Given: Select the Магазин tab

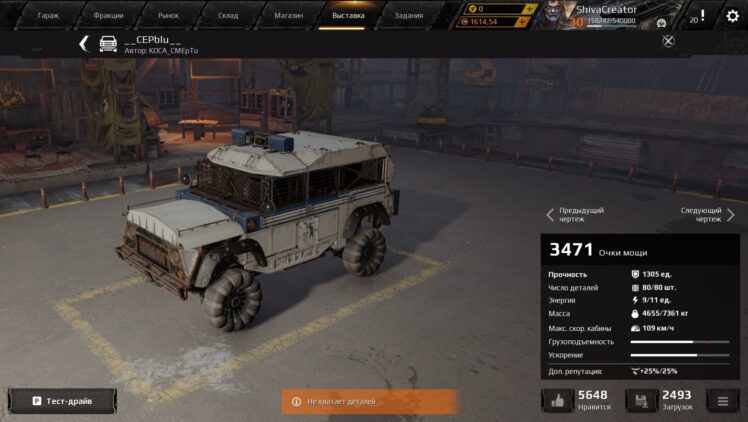Looking at the screenshot, I should [x=288, y=16].
